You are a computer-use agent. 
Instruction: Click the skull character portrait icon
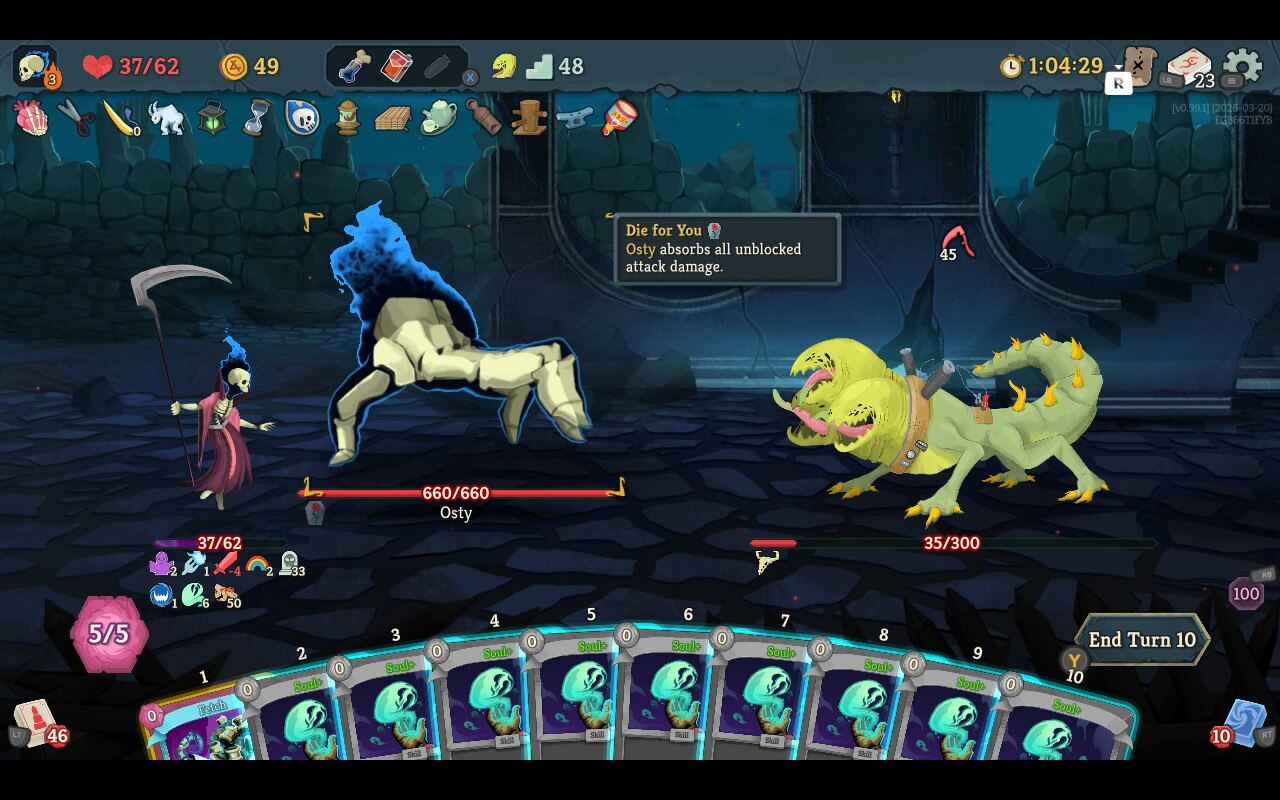[35, 67]
